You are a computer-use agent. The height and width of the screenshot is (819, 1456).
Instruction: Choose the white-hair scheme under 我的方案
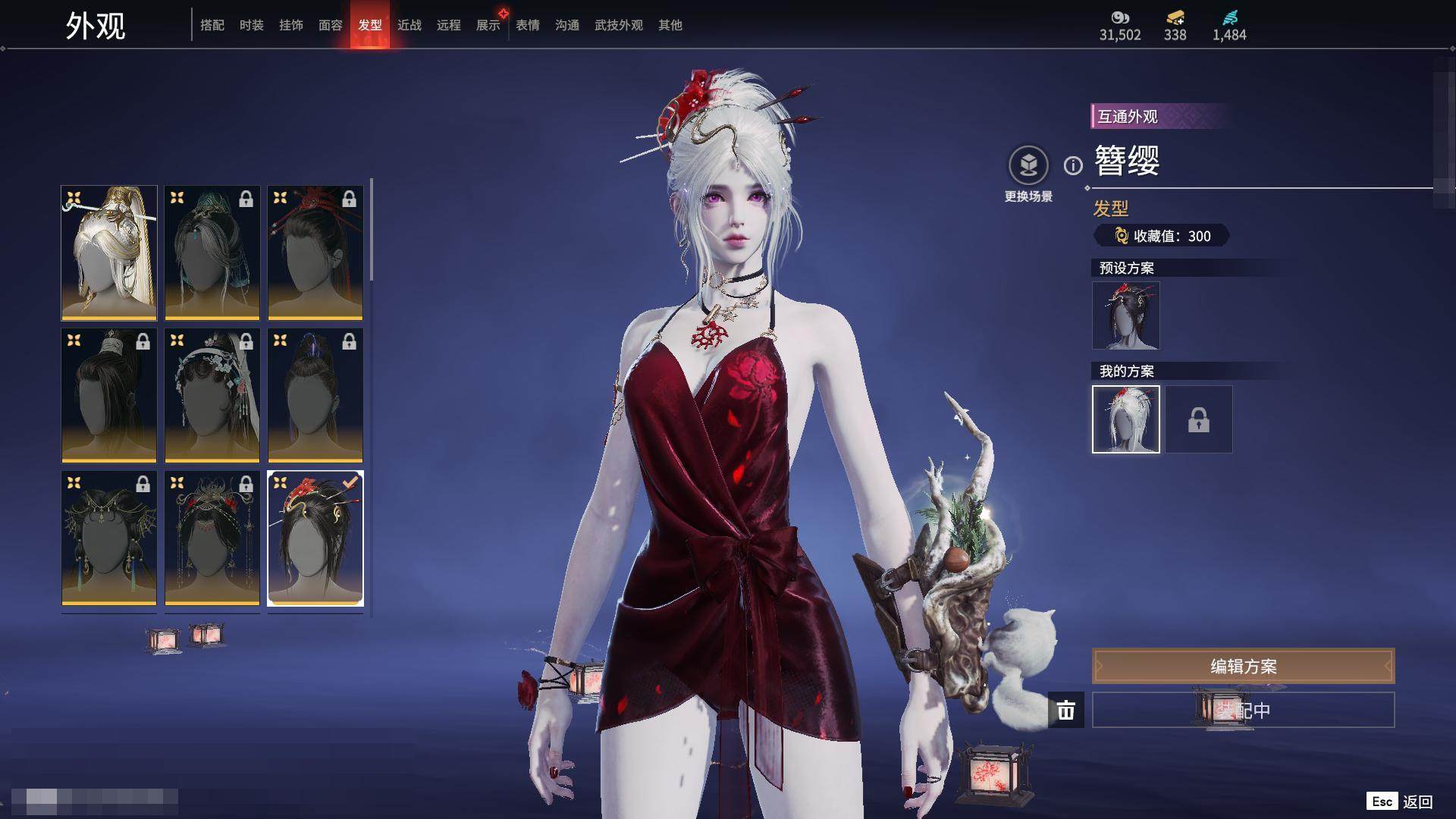[1126, 419]
